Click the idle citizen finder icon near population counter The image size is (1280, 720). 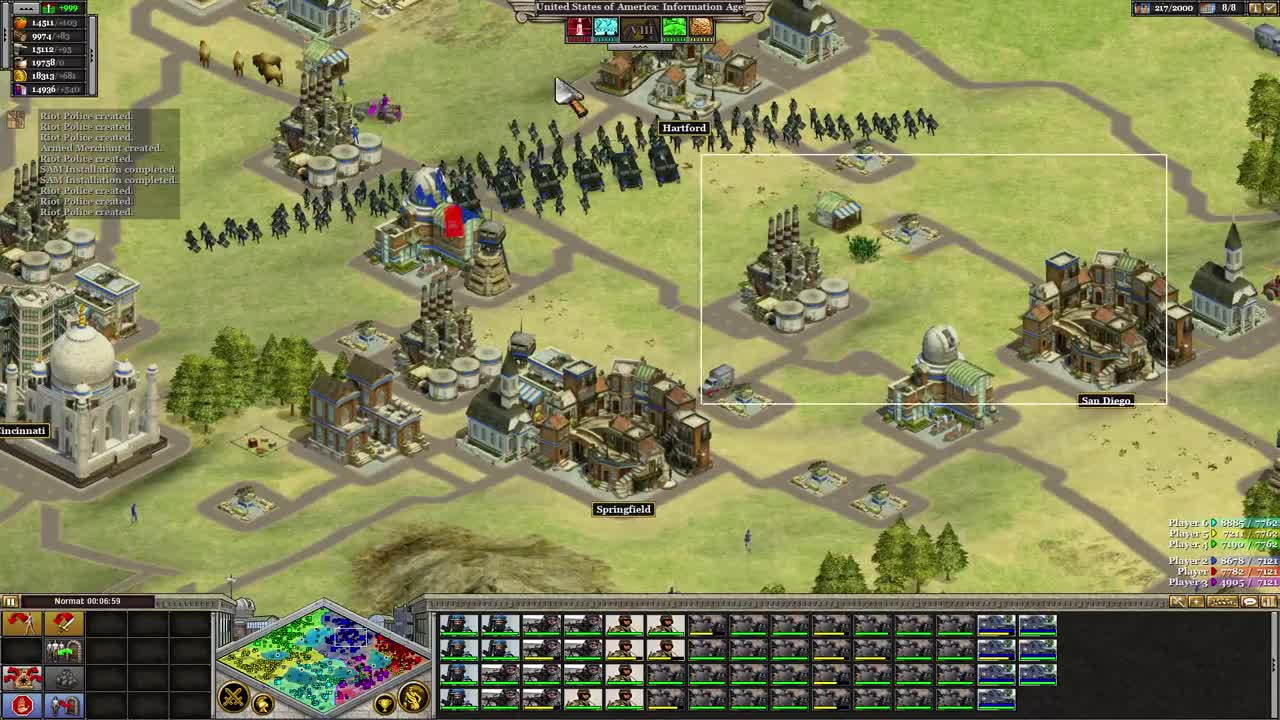(x=1255, y=9)
